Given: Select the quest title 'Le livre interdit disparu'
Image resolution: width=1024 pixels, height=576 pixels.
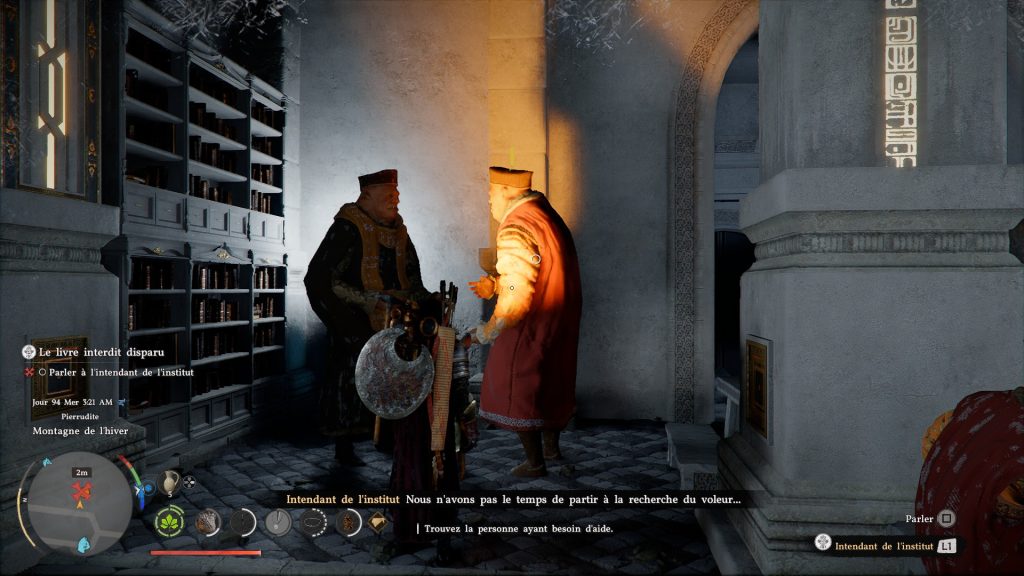Looking at the screenshot, I should point(94,352).
